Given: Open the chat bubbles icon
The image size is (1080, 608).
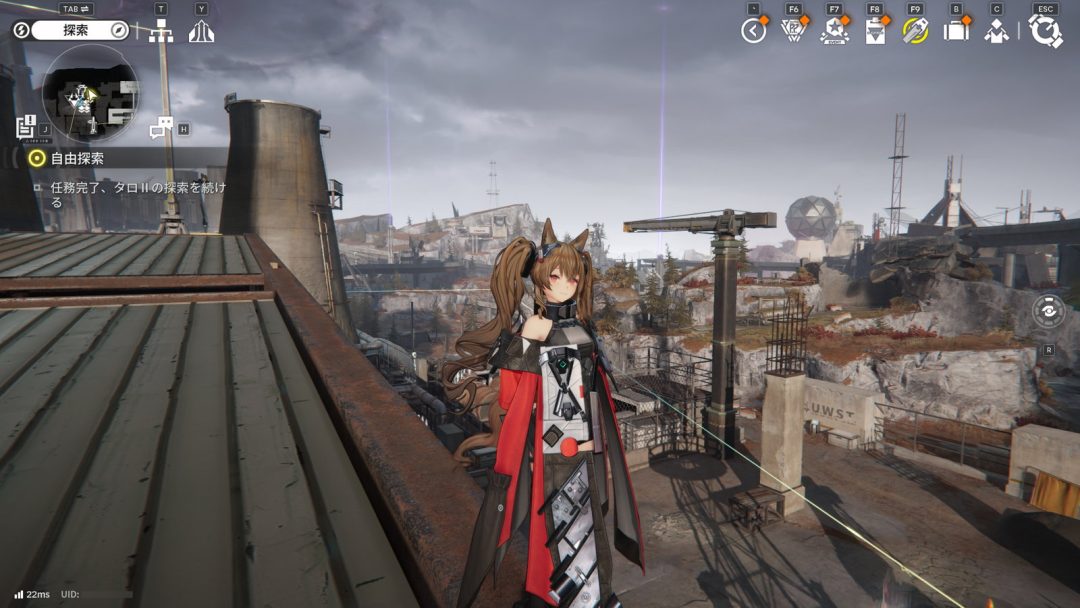Looking at the screenshot, I should [x=161, y=127].
